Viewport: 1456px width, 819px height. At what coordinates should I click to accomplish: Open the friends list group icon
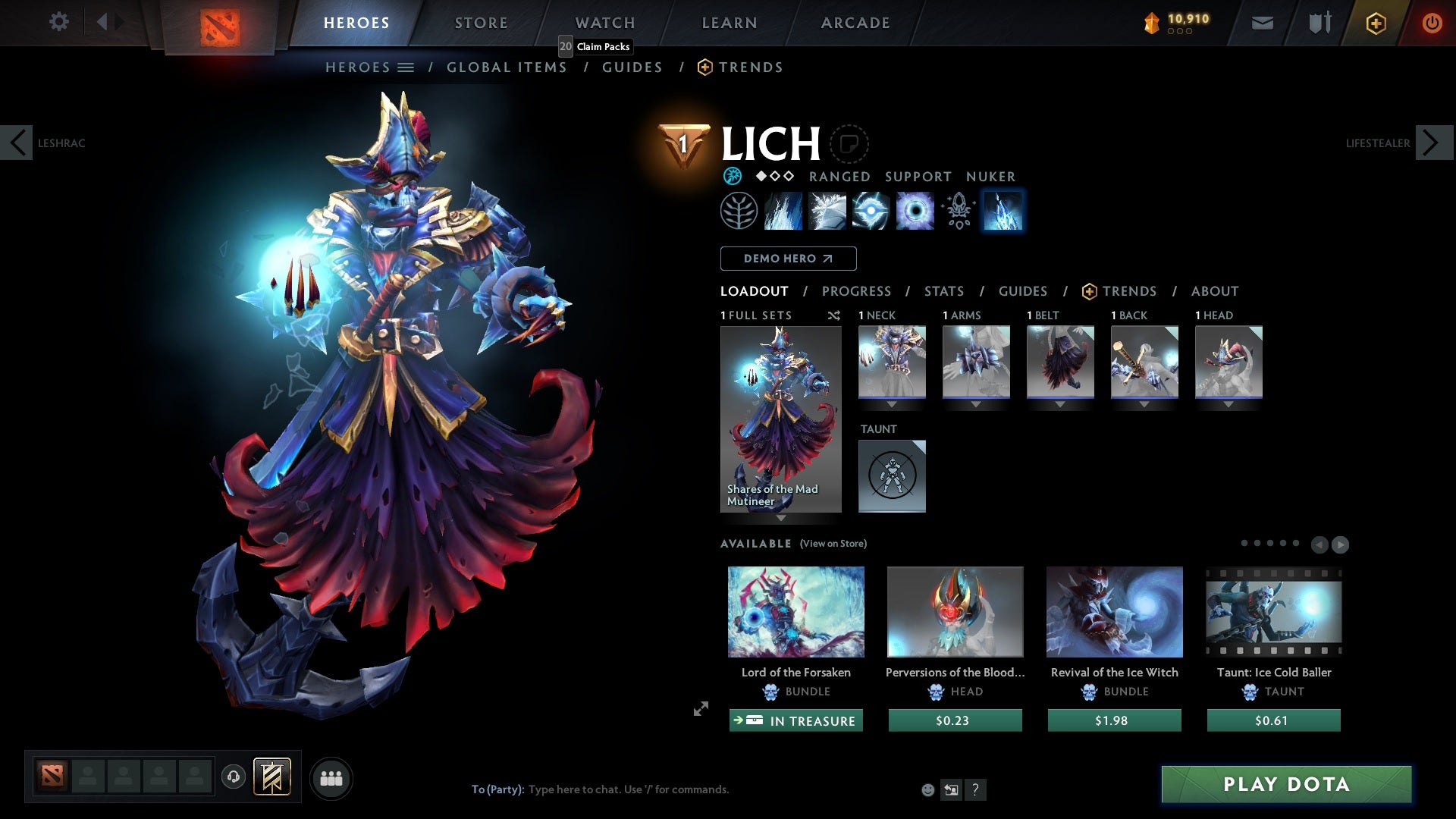(x=331, y=777)
